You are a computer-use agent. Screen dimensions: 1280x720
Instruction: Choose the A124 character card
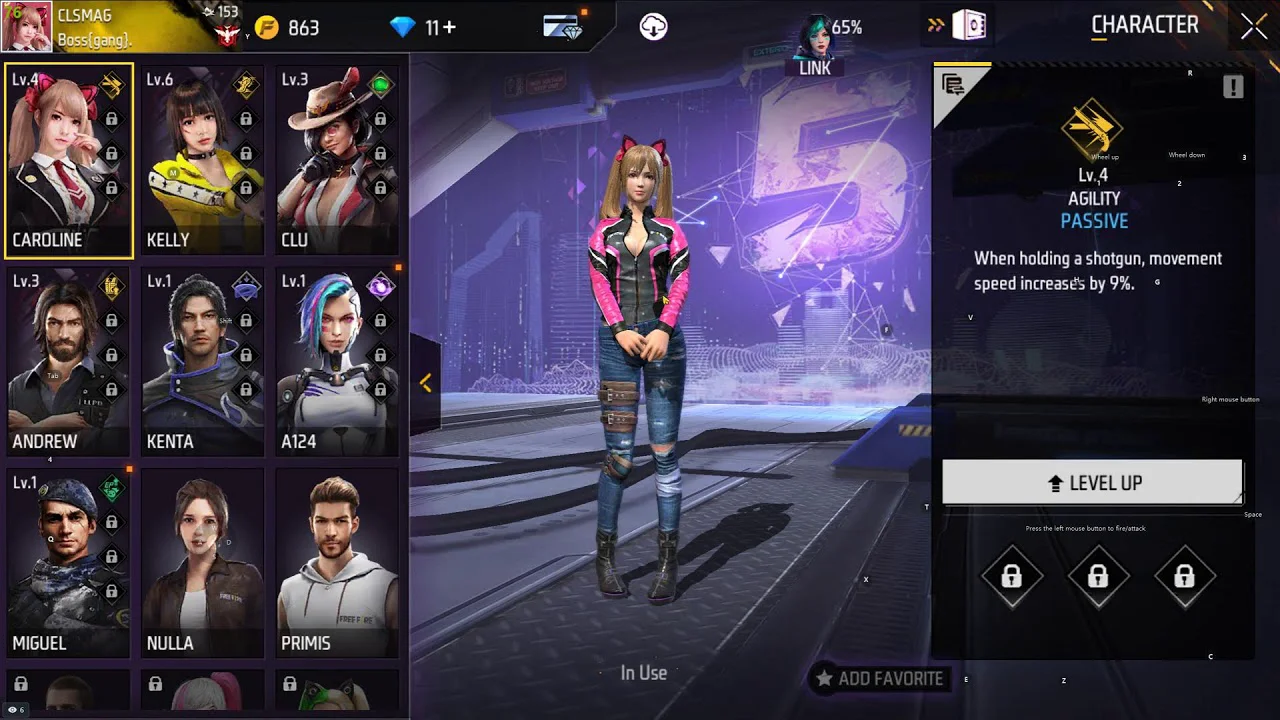(x=337, y=361)
